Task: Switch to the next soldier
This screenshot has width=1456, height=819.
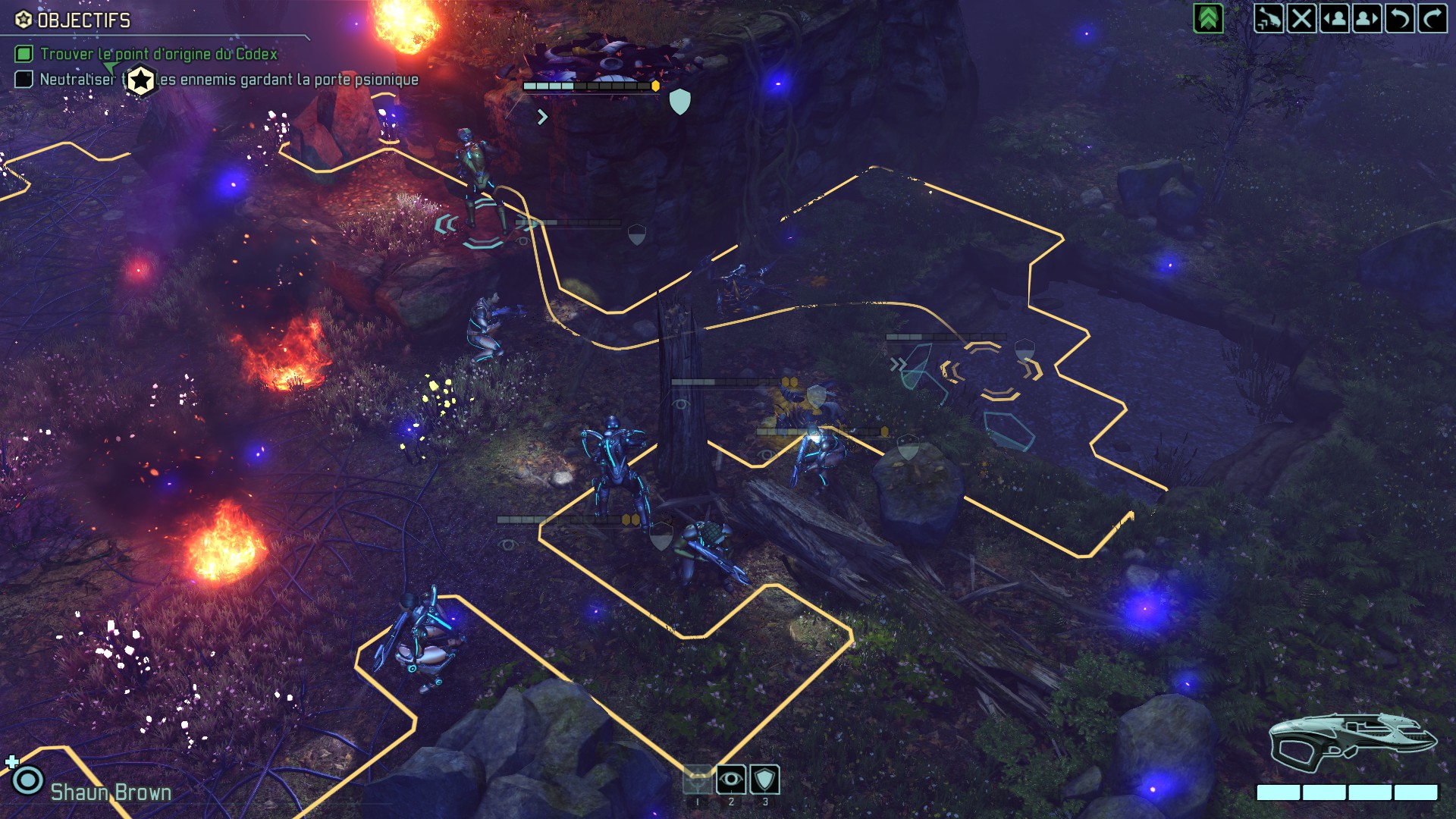Action: (1367, 18)
